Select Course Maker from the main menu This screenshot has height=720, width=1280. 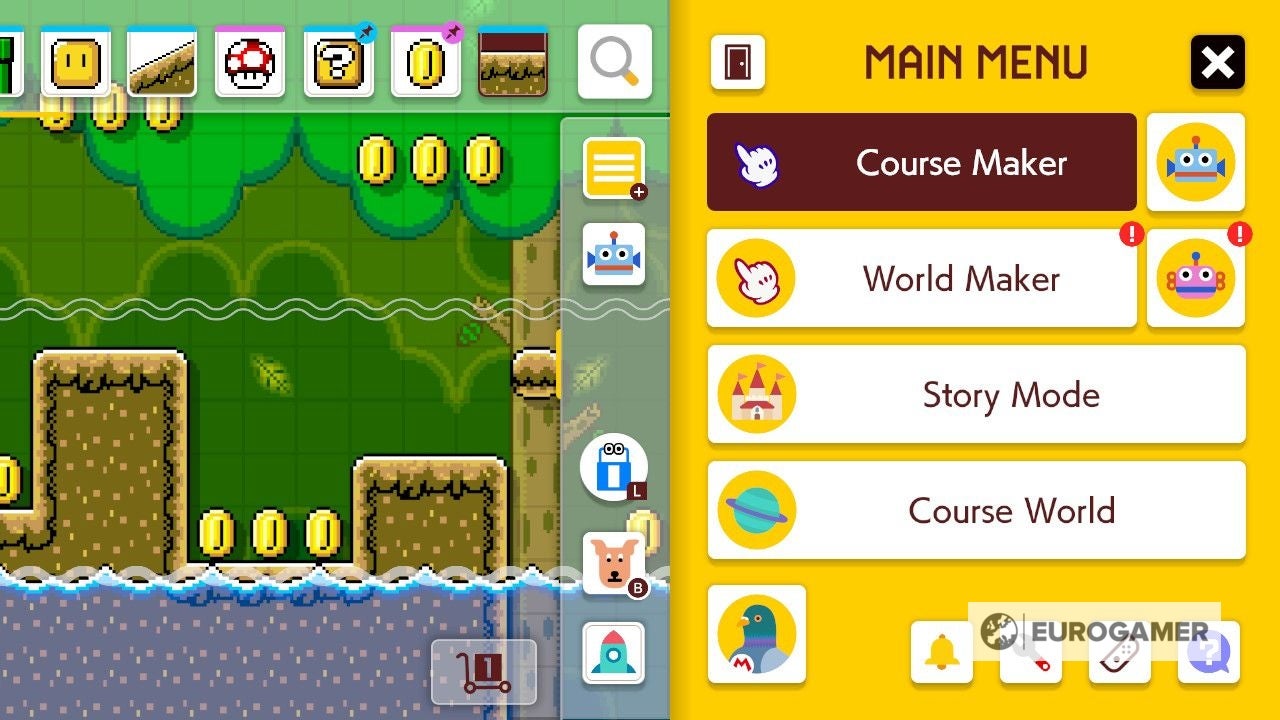coord(920,162)
